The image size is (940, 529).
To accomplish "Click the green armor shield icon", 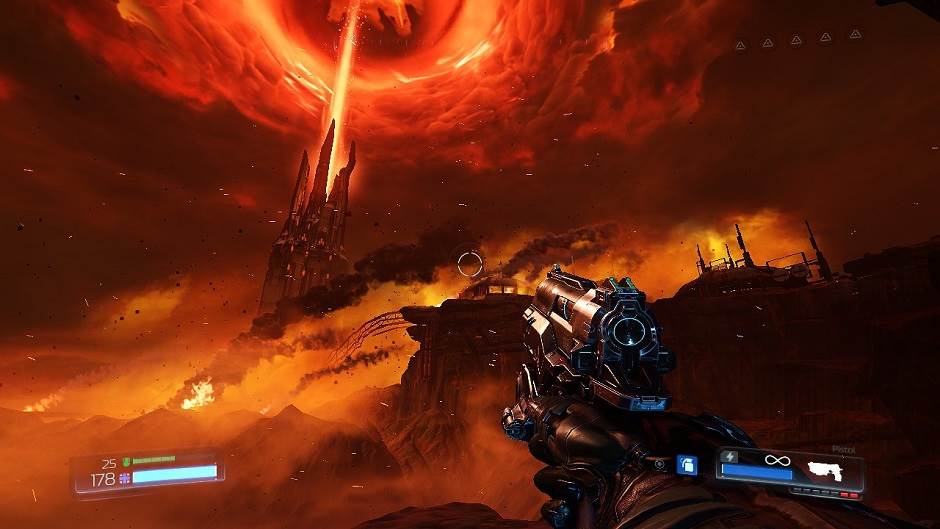I will click(x=126, y=461).
